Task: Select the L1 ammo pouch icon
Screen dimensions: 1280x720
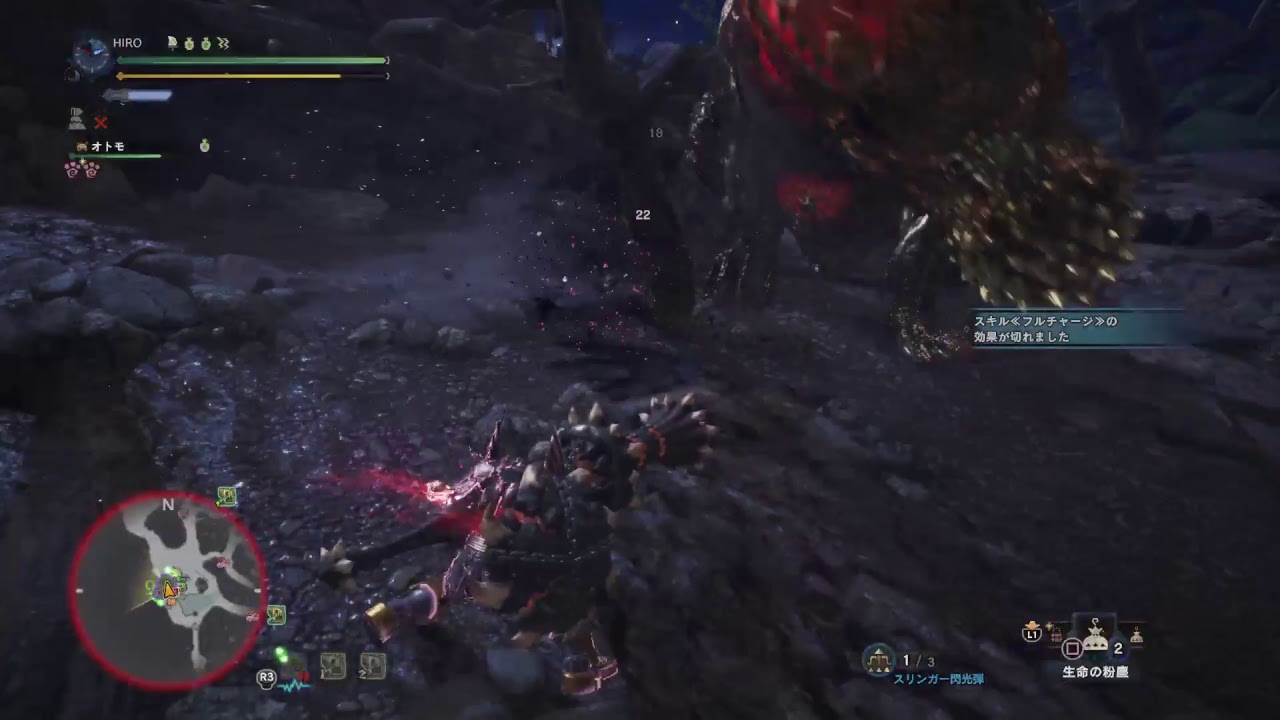Action: pyautogui.click(x=1031, y=634)
